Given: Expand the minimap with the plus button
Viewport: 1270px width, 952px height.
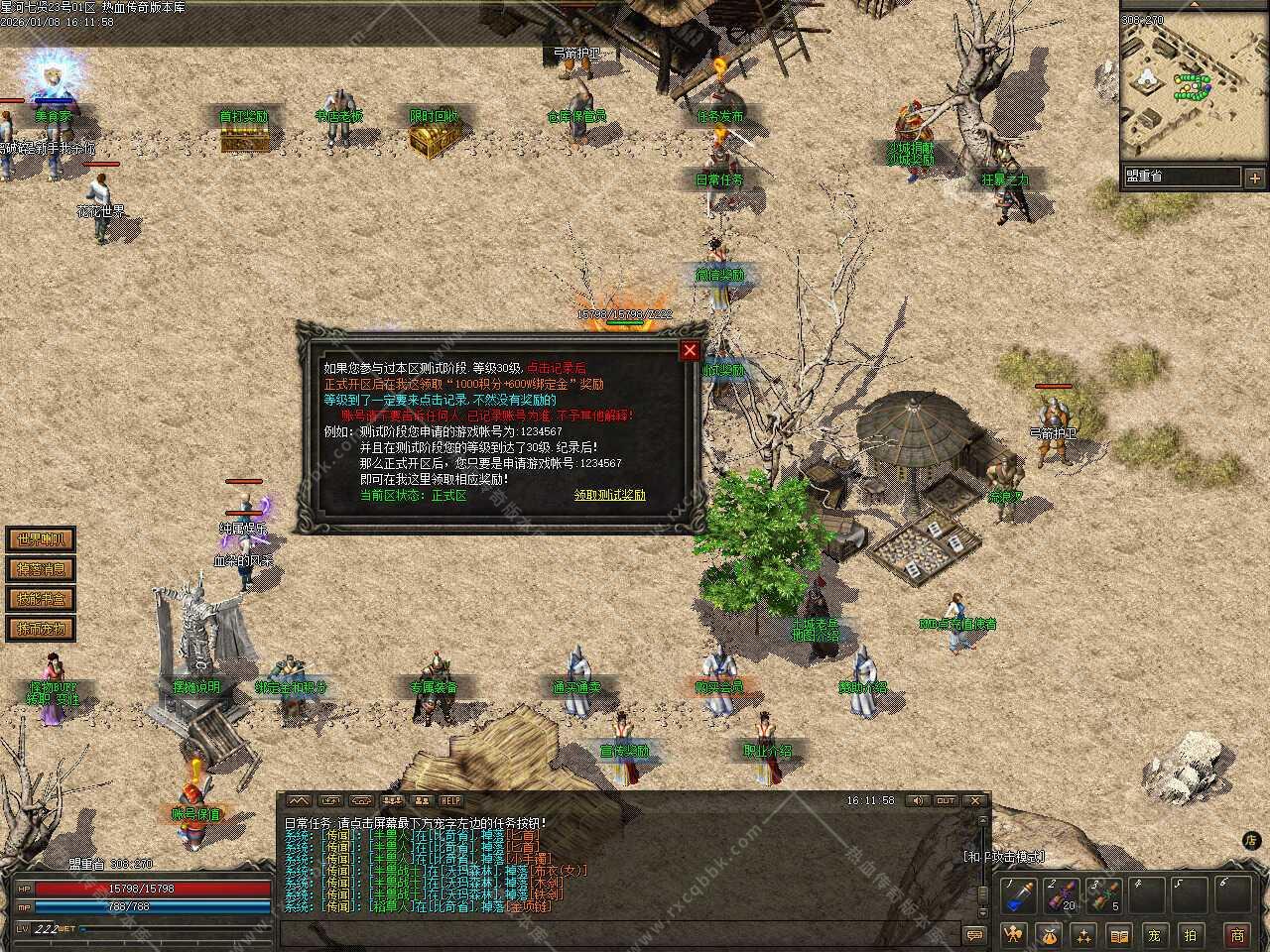Looking at the screenshot, I should 1254,178.
